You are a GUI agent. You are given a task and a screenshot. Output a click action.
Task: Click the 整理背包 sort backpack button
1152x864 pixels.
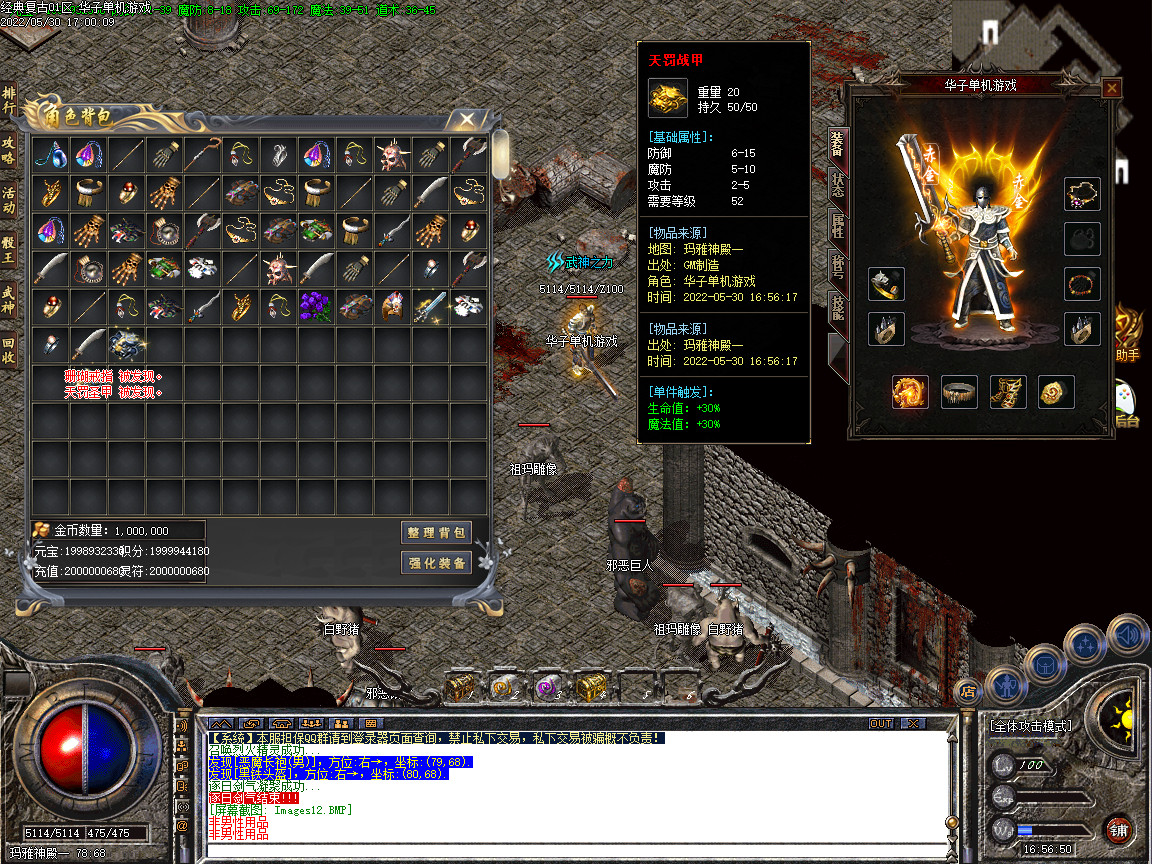436,531
